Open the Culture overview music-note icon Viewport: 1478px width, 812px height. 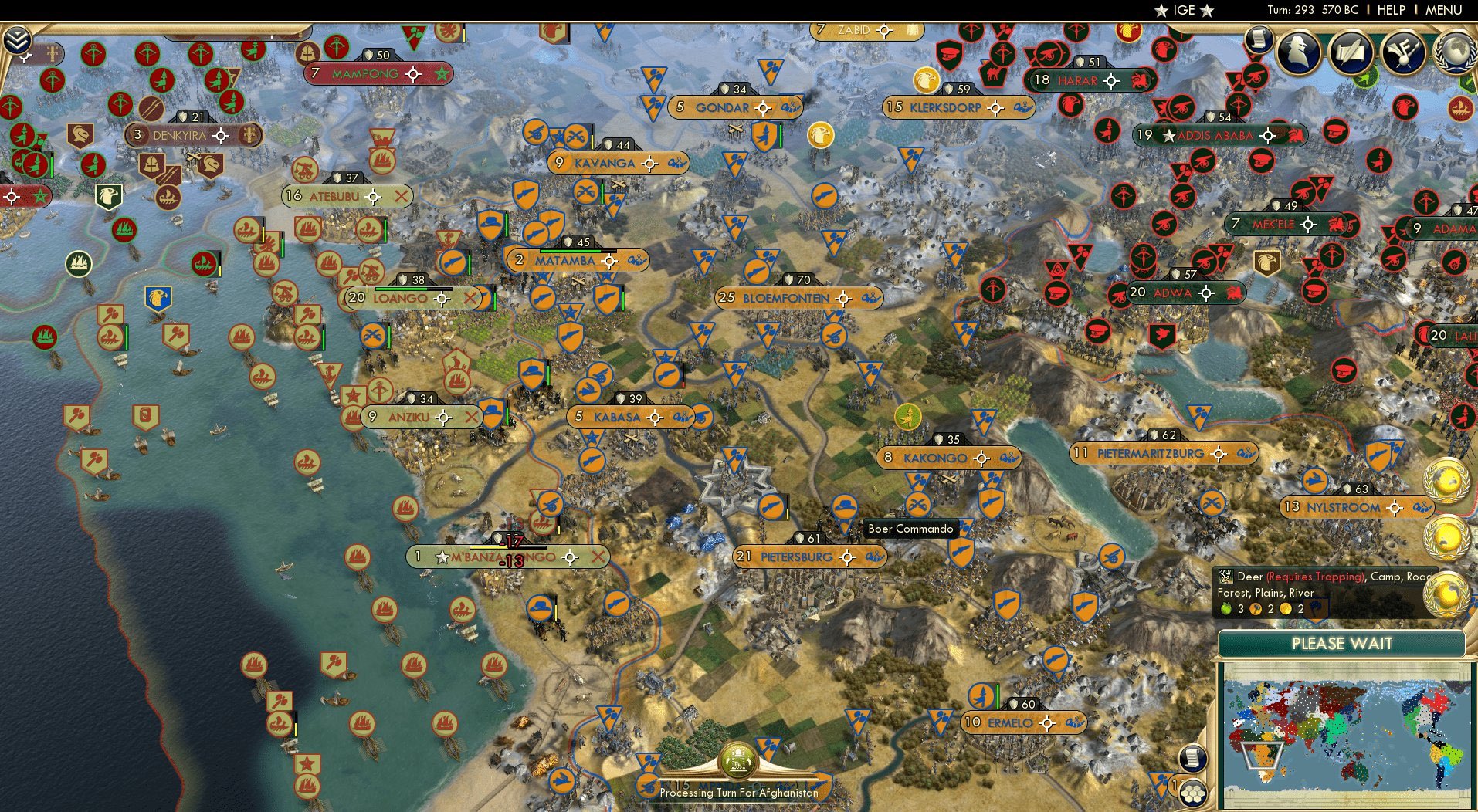1404,52
